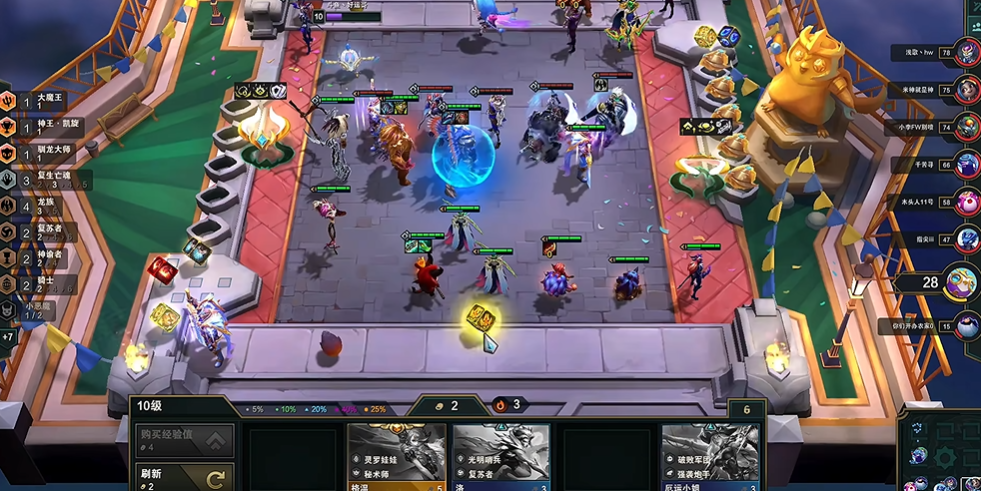Select the 厄运小姐 shop card
This screenshot has width=981, height=491.
pos(710,458)
